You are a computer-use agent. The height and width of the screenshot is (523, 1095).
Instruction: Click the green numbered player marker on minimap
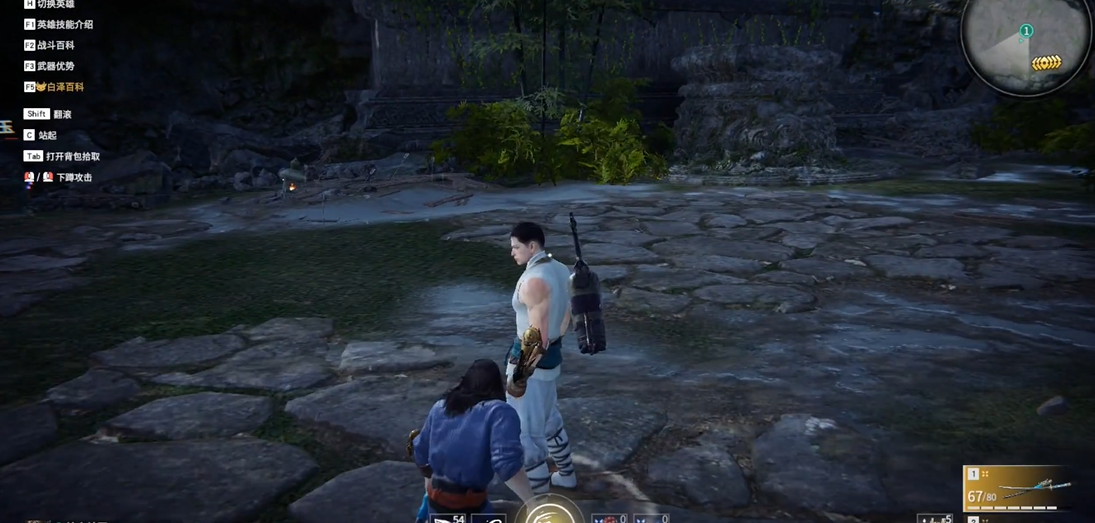point(1025,31)
